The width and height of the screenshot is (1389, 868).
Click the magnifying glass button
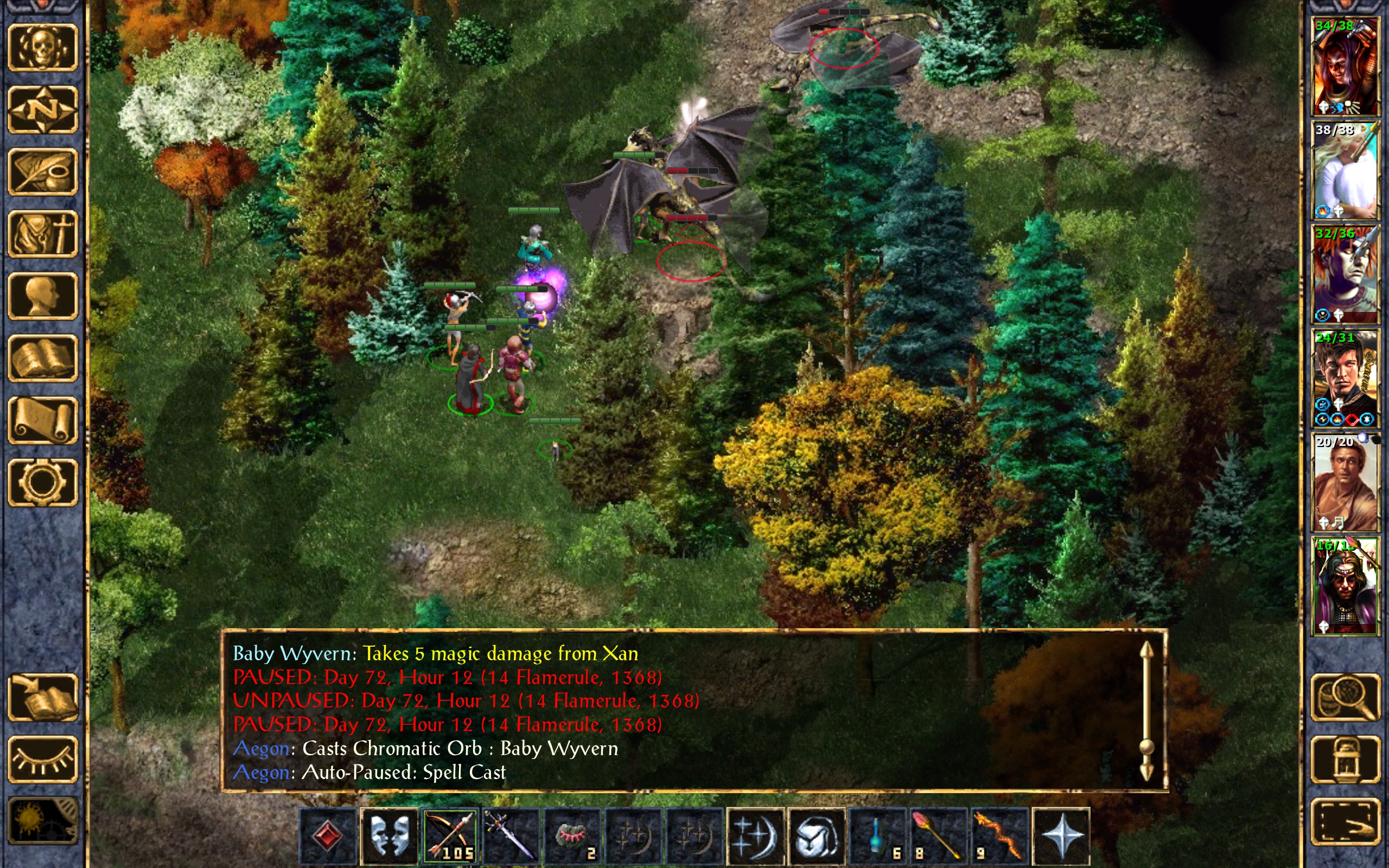(x=1345, y=697)
